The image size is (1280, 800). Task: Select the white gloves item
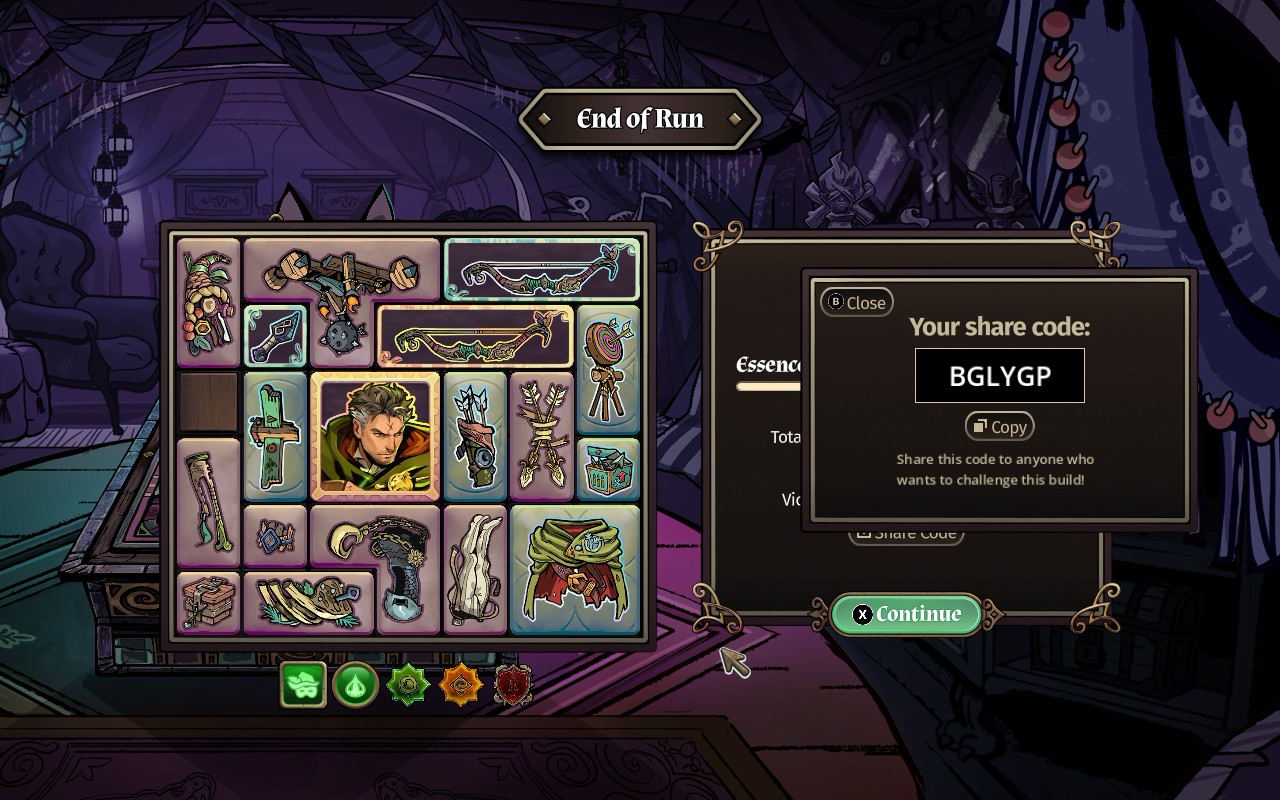coord(475,569)
